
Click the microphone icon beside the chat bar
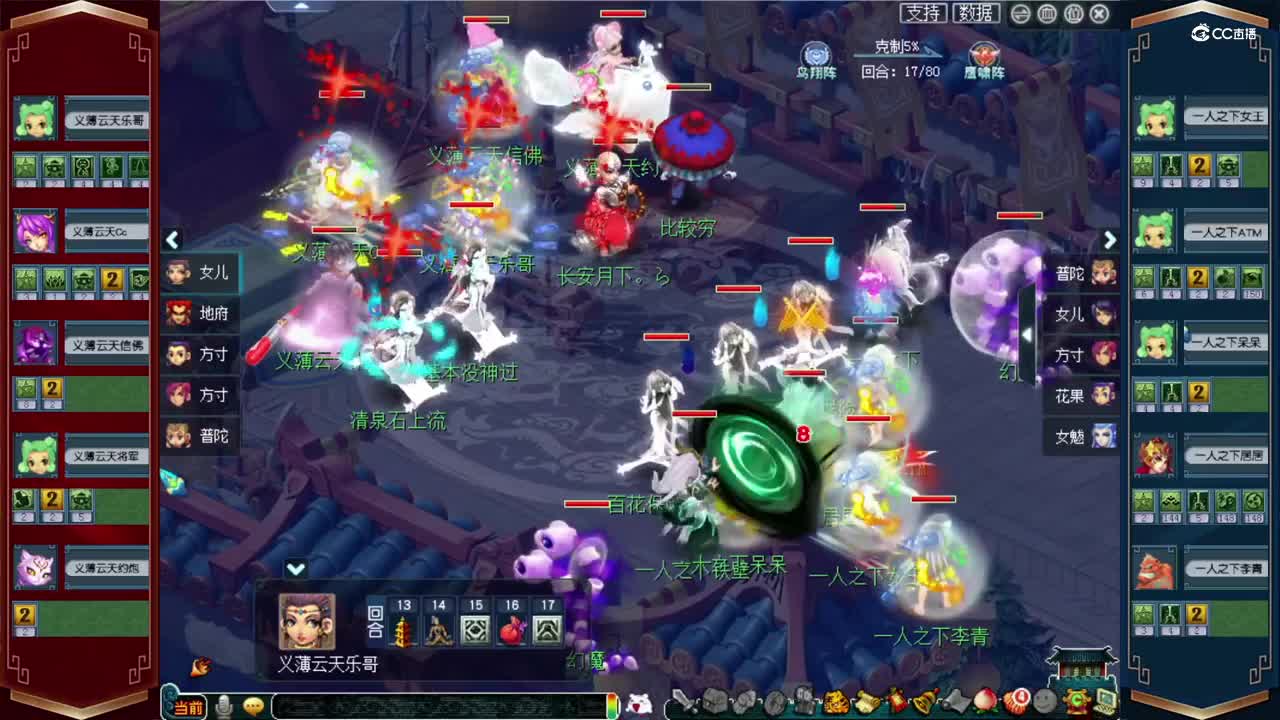point(225,705)
